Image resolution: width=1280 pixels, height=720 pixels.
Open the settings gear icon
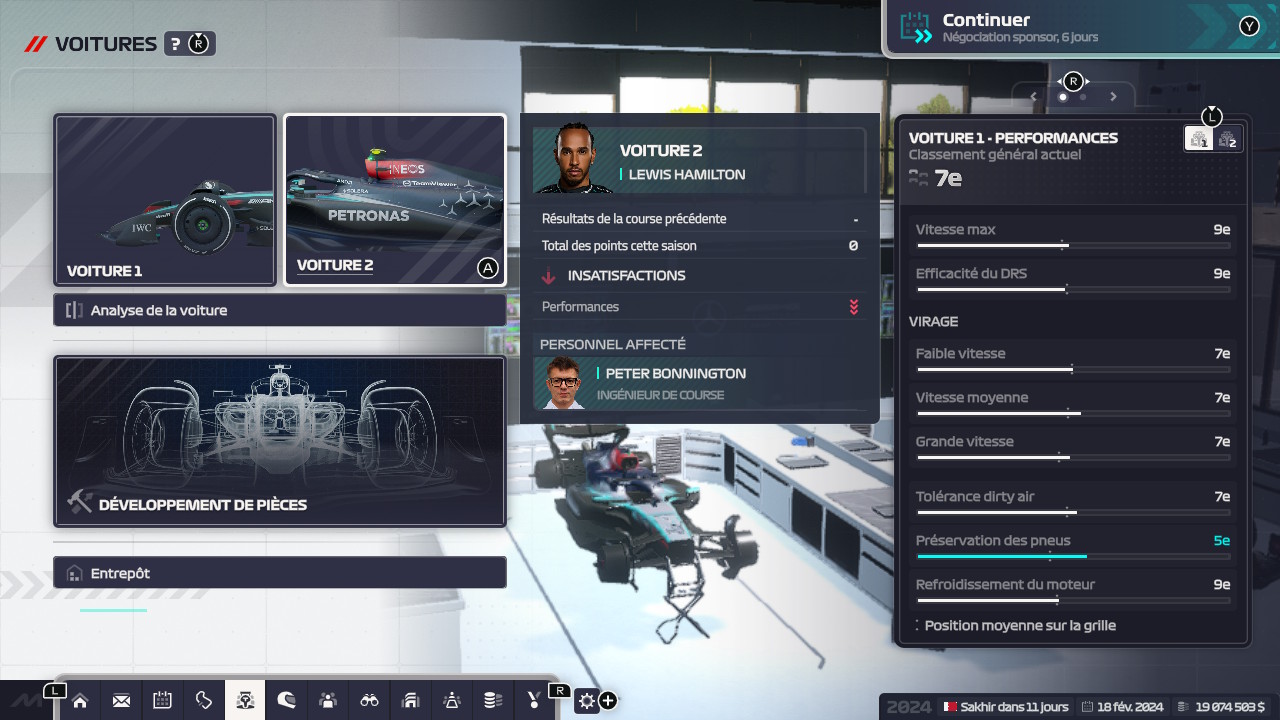[x=586, y=700]
